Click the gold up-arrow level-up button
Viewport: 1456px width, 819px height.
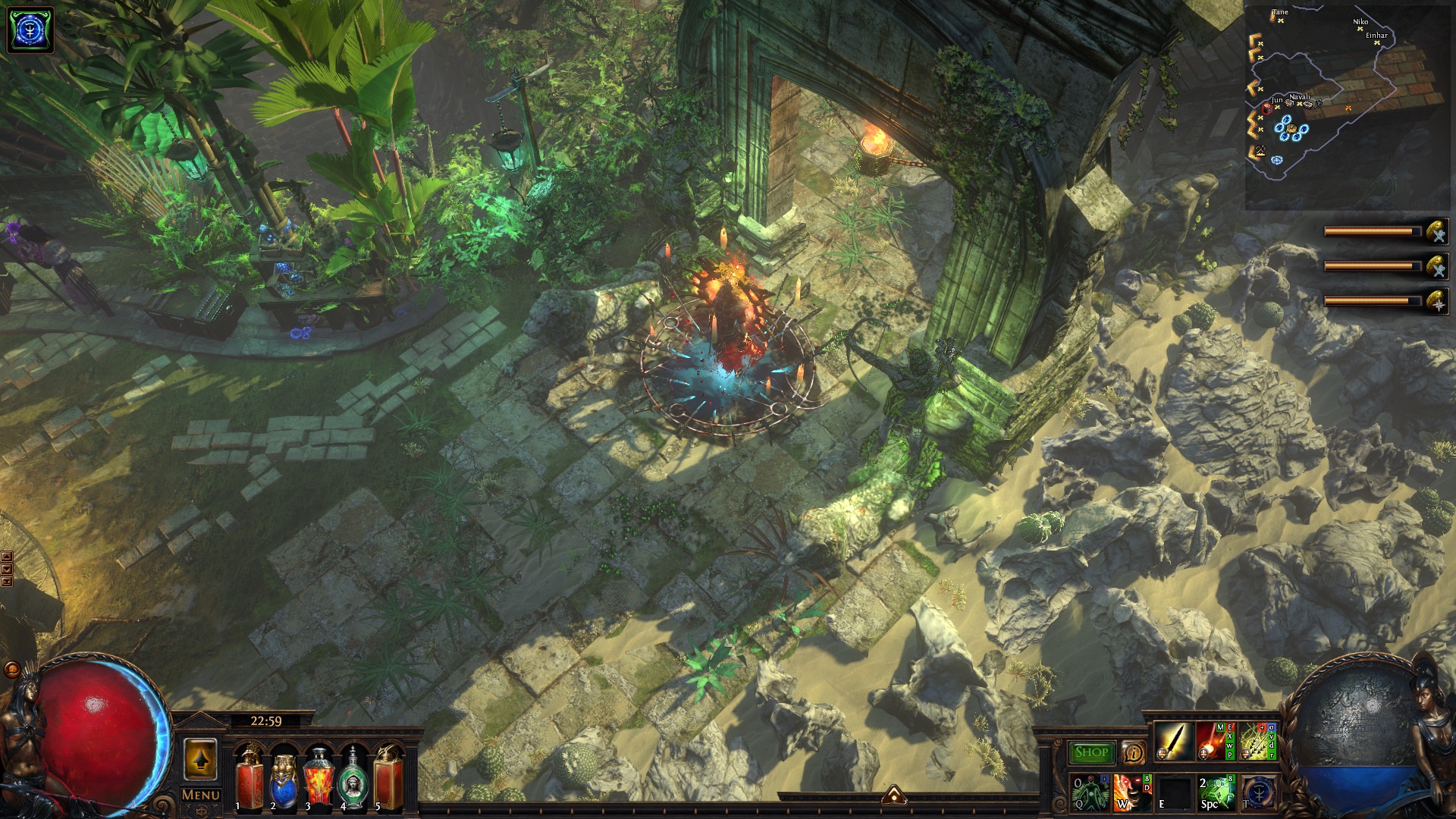[x=200, y=758]
